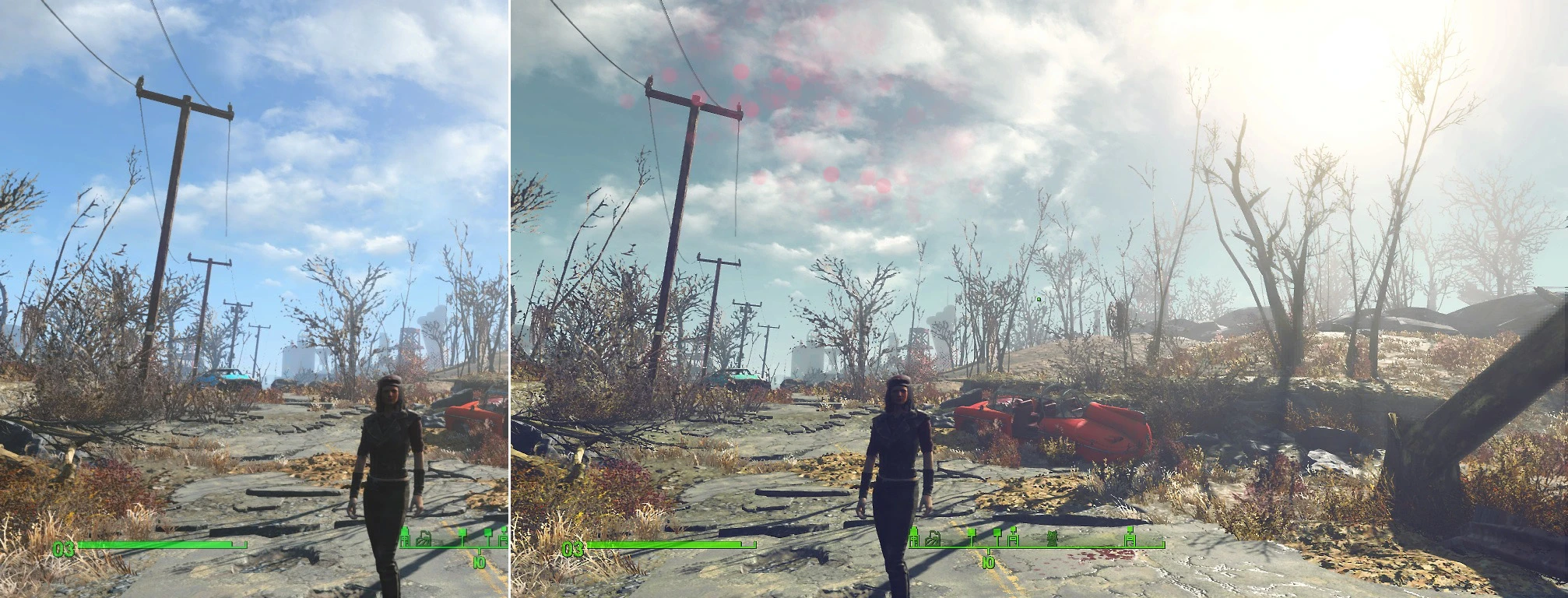The width and height of the screenshot is (1568, 598).
Task: Click the 'Ю' south label on the right compass
Action: click(990, 562)
